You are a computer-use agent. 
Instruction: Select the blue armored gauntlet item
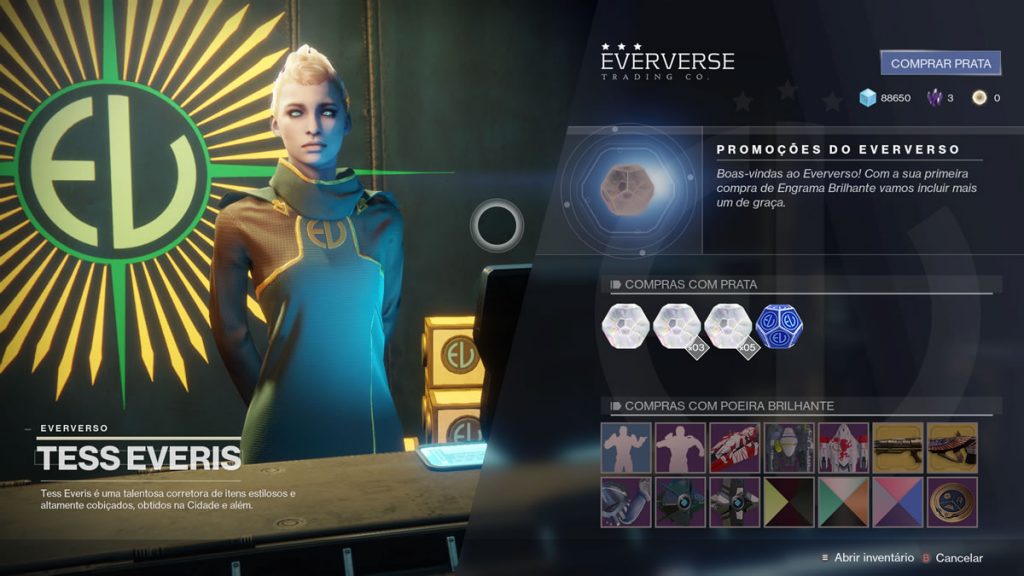click(x=626, y=501)
